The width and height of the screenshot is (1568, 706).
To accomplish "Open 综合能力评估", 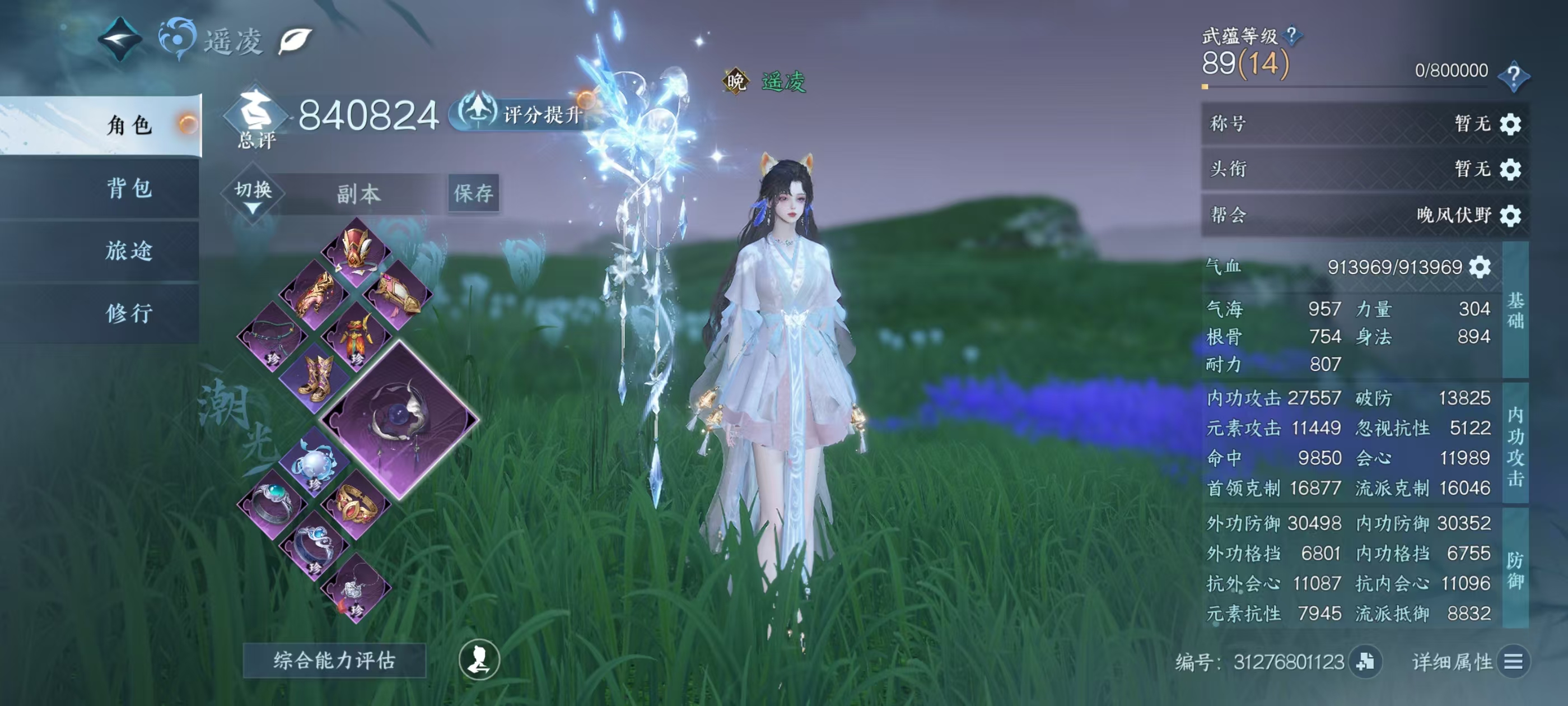I will point(334,660).
